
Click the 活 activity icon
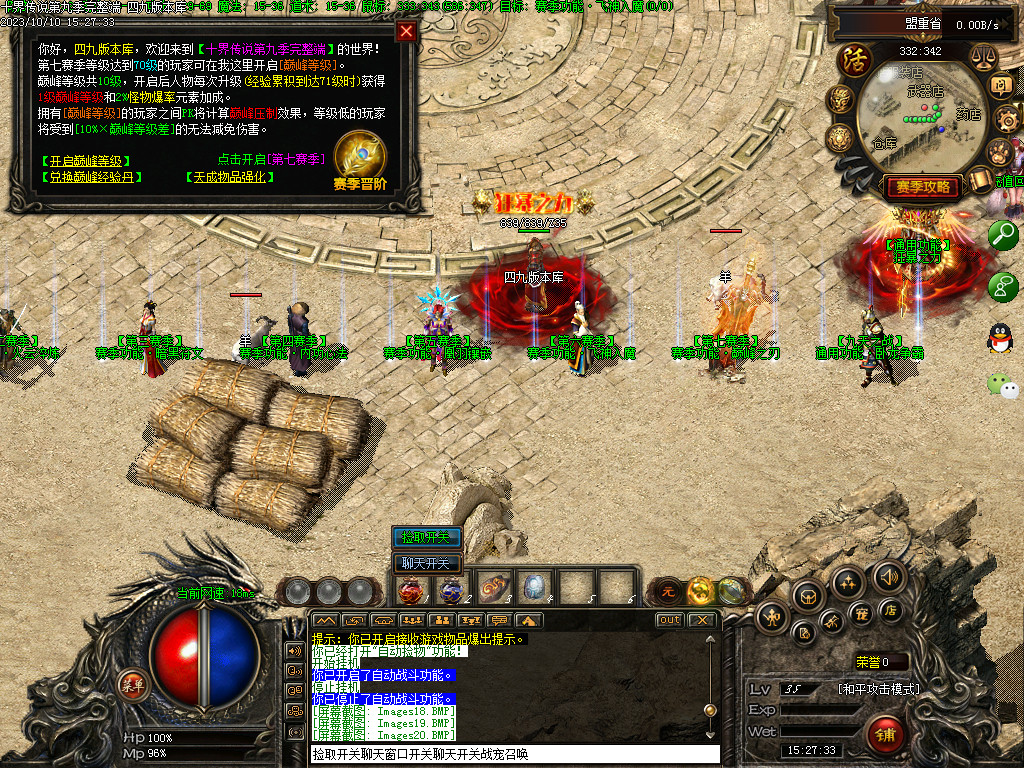tap(855, 60)
